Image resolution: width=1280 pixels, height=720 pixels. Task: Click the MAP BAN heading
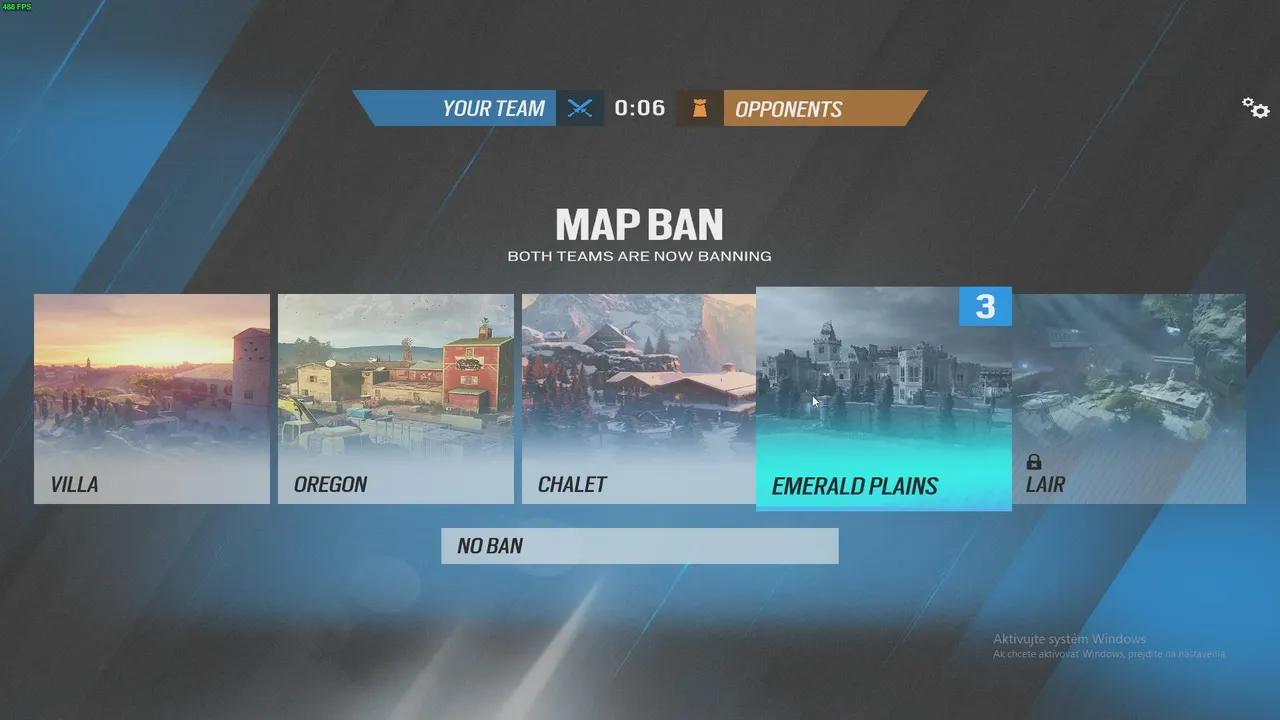(639, 224)
